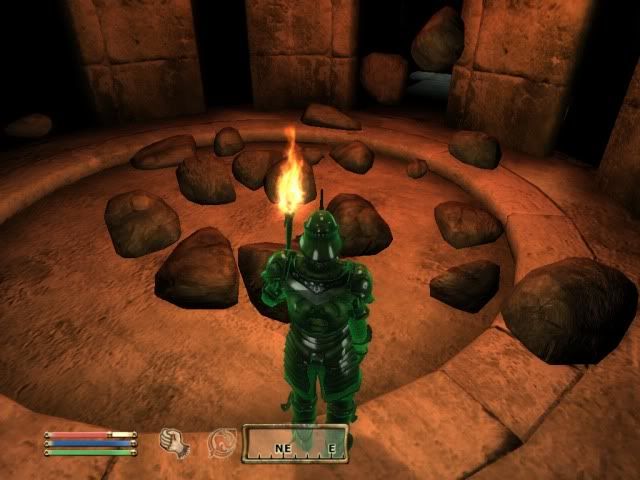
Task: Click the fist weapon icon
Action: (176, 441)
